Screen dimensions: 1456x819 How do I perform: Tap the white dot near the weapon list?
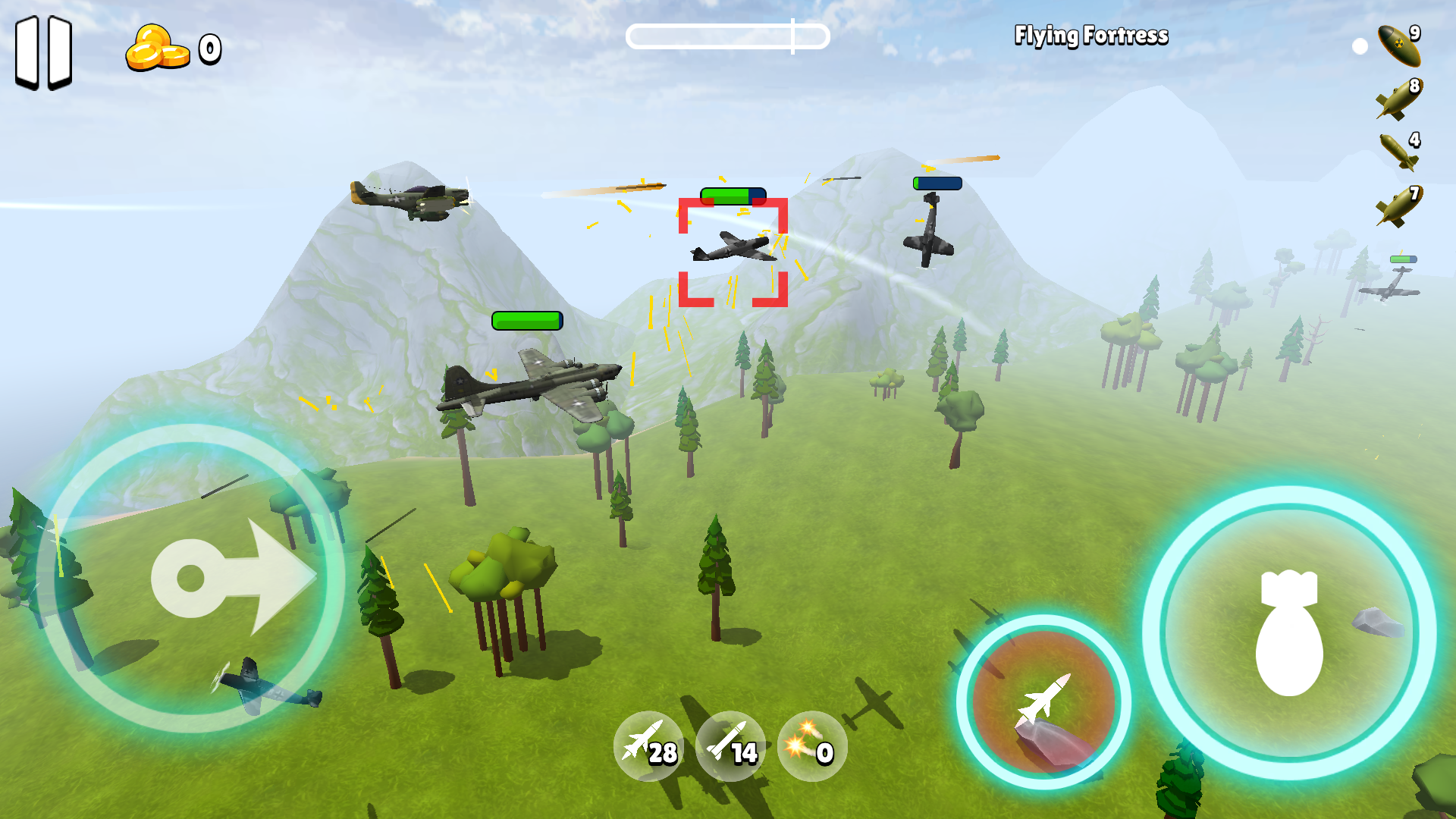point(1360,47)
